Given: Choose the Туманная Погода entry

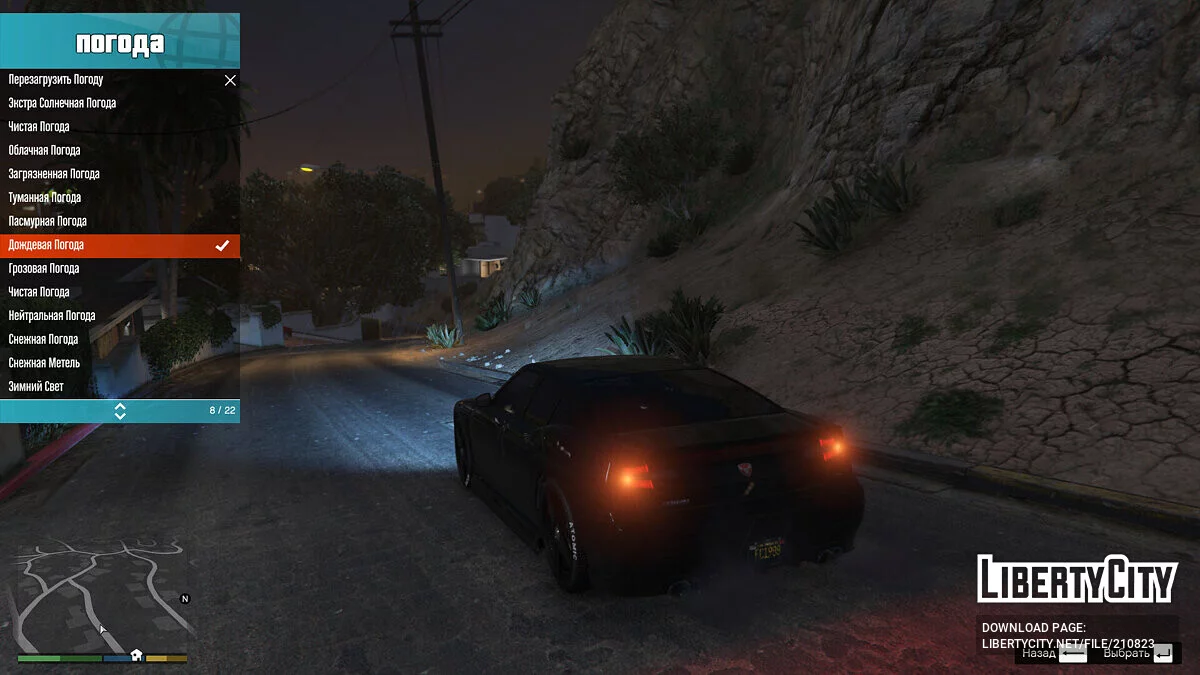Looking at the screenshot, I should click(x=45, y=198).
